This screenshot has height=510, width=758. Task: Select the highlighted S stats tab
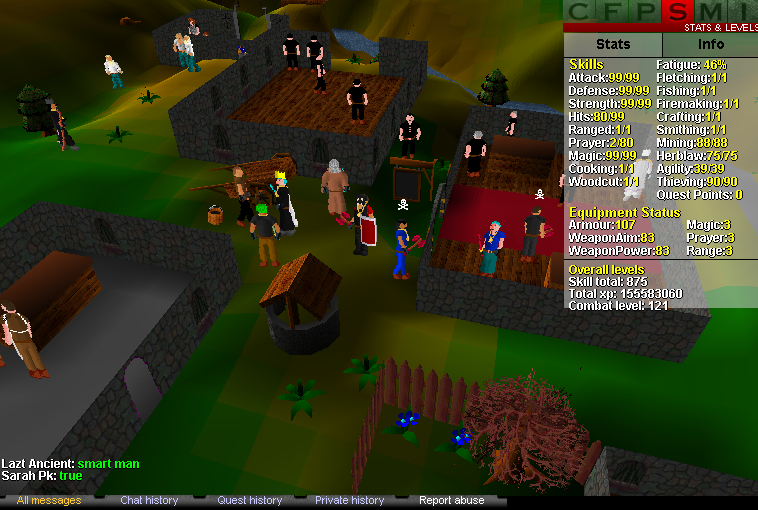(680, 12)
